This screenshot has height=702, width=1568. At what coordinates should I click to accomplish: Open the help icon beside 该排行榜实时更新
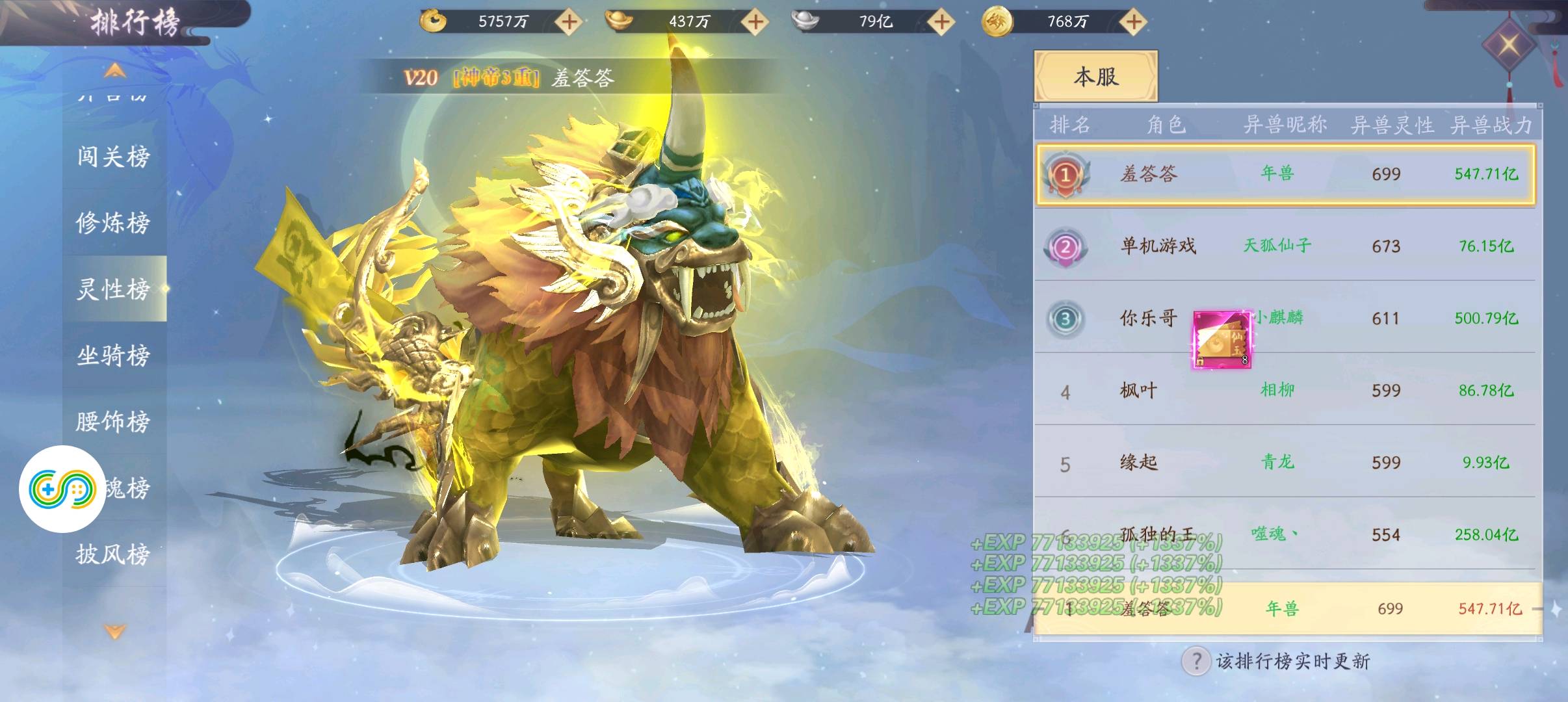[1196, 662]
